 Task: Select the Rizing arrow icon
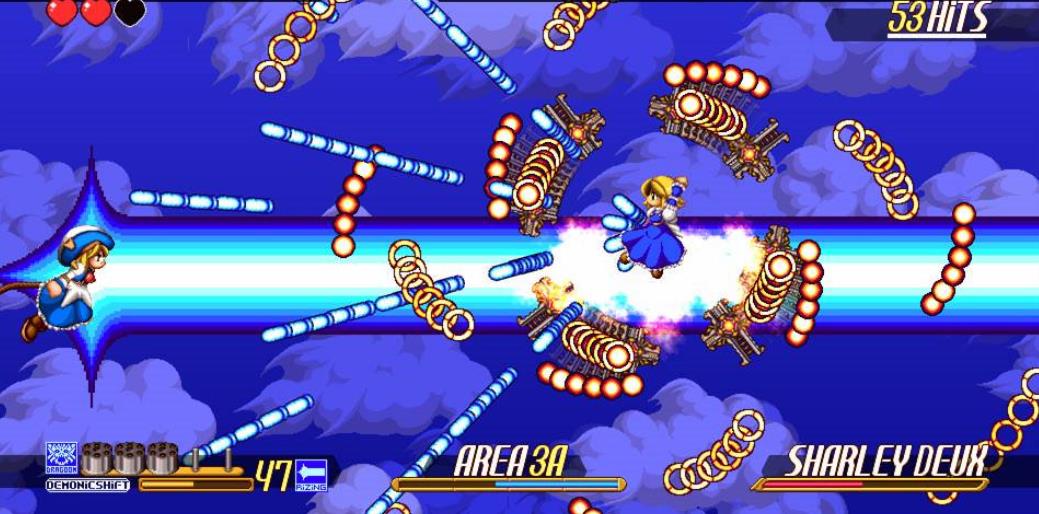[311, 474]
